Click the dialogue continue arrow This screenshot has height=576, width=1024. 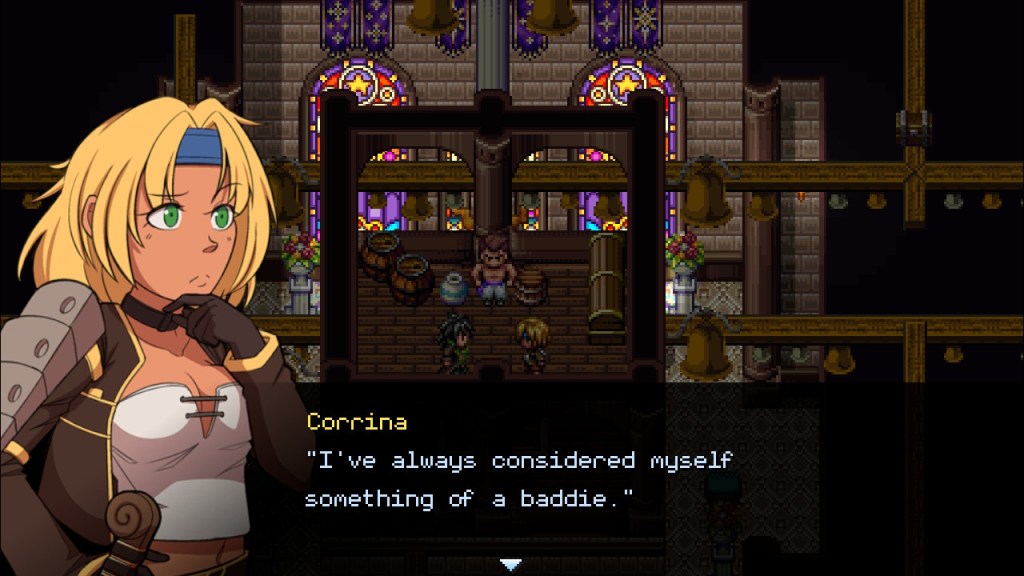(511, 564)
